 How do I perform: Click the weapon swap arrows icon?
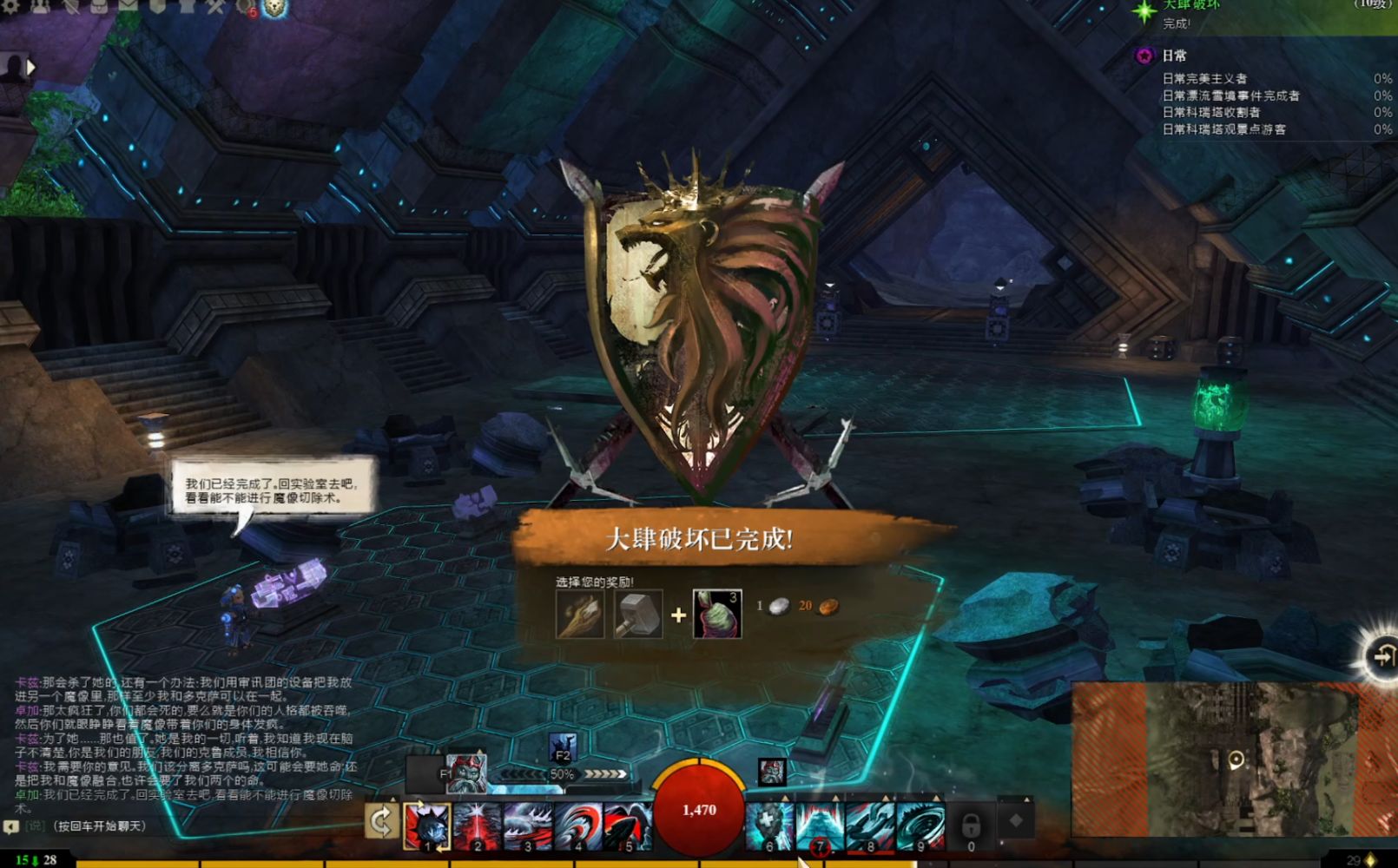[380, 820]
